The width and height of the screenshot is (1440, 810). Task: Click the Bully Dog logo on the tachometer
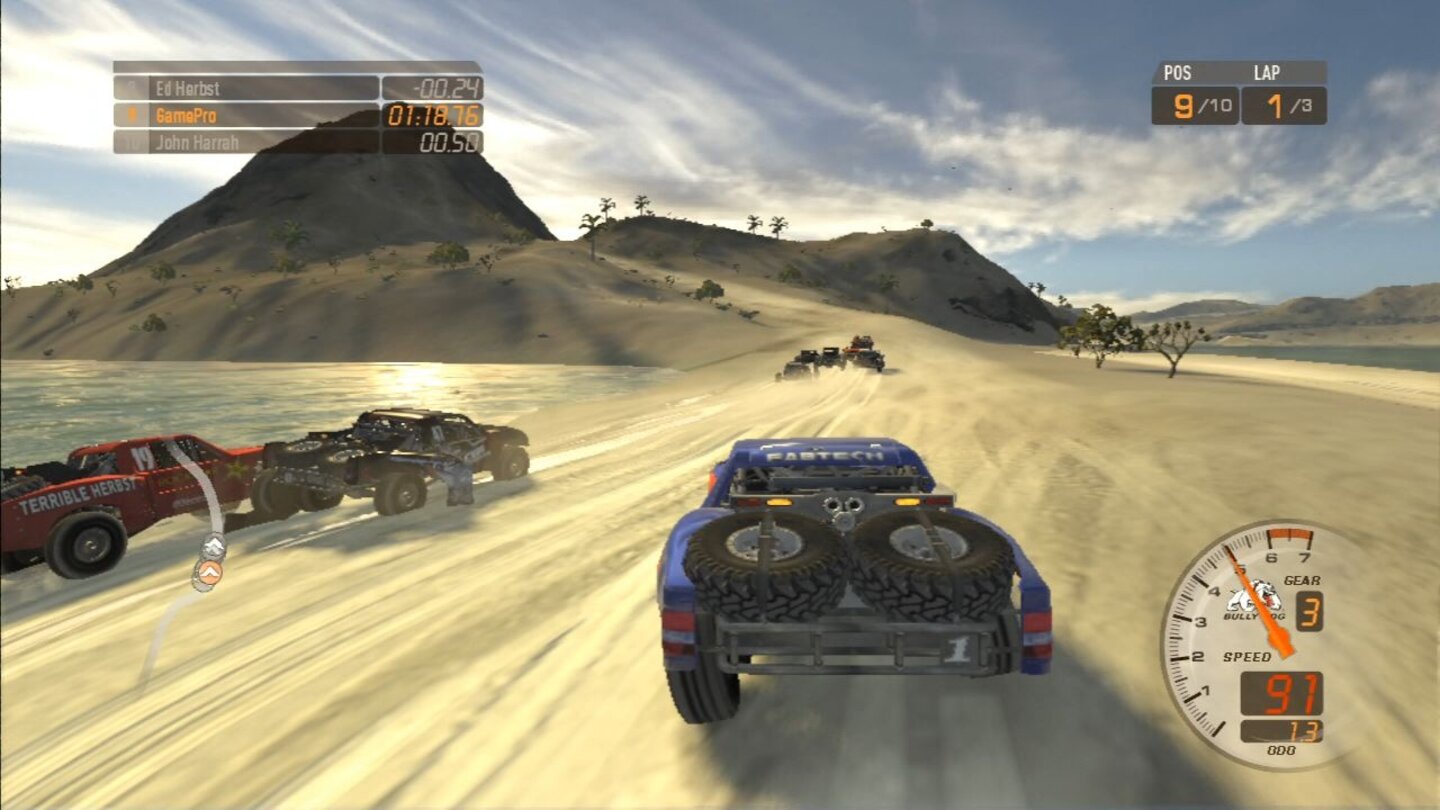click(1246, 603)
